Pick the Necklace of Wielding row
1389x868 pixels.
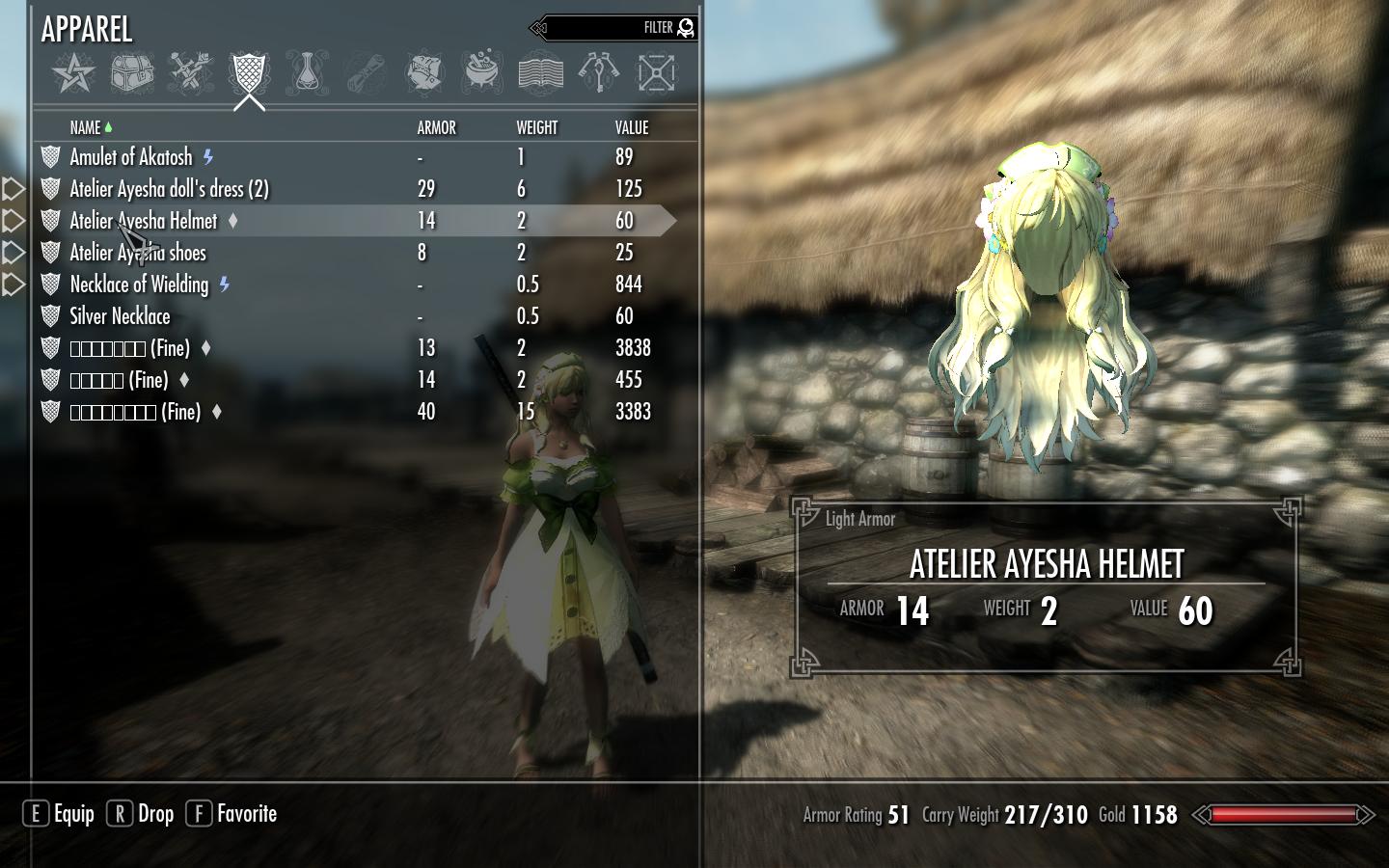(139, 285)
